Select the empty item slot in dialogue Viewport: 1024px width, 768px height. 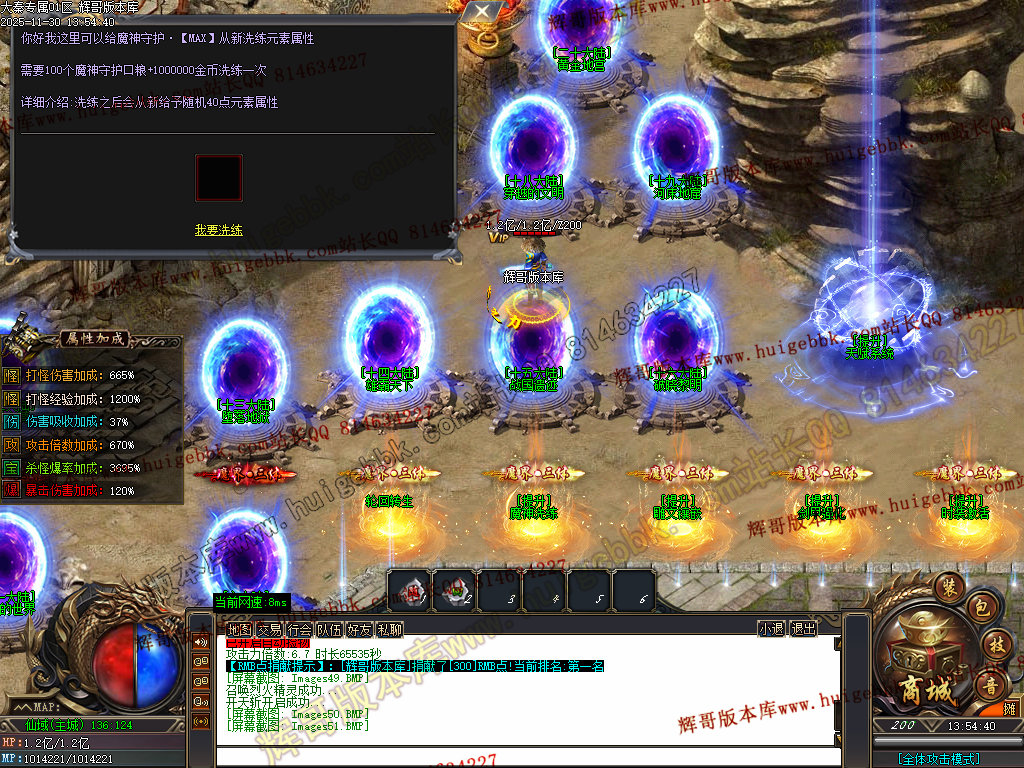[218, 177]
